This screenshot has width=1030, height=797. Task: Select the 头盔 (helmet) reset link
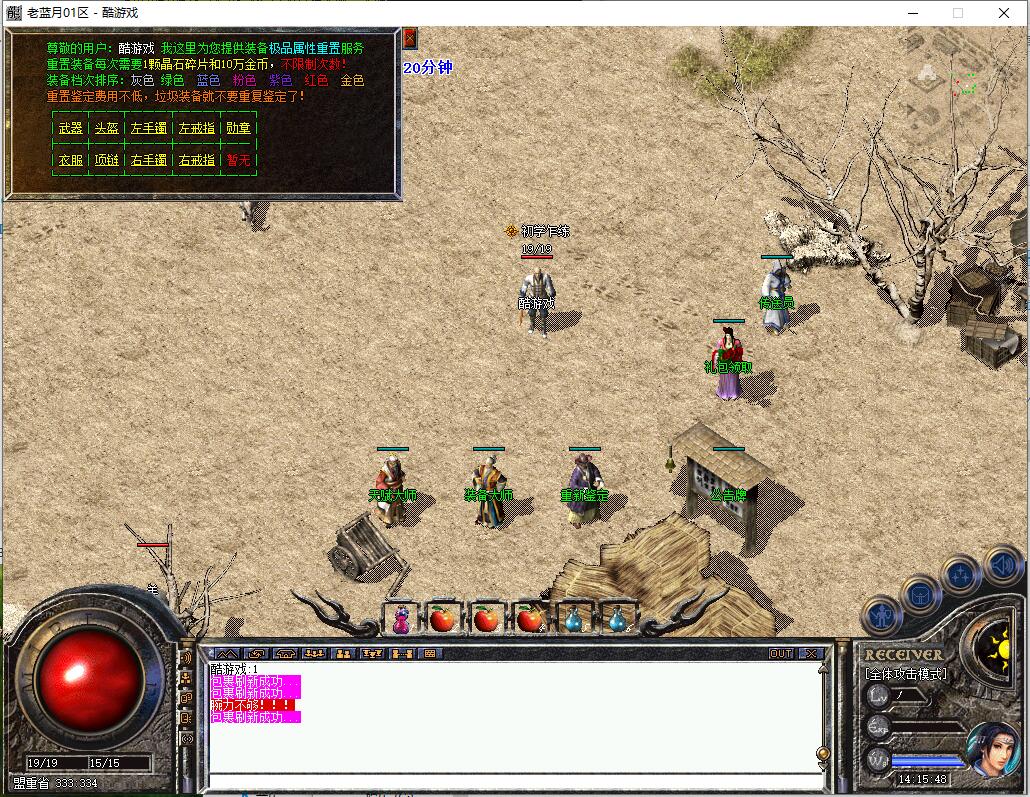tap(106, 128)
